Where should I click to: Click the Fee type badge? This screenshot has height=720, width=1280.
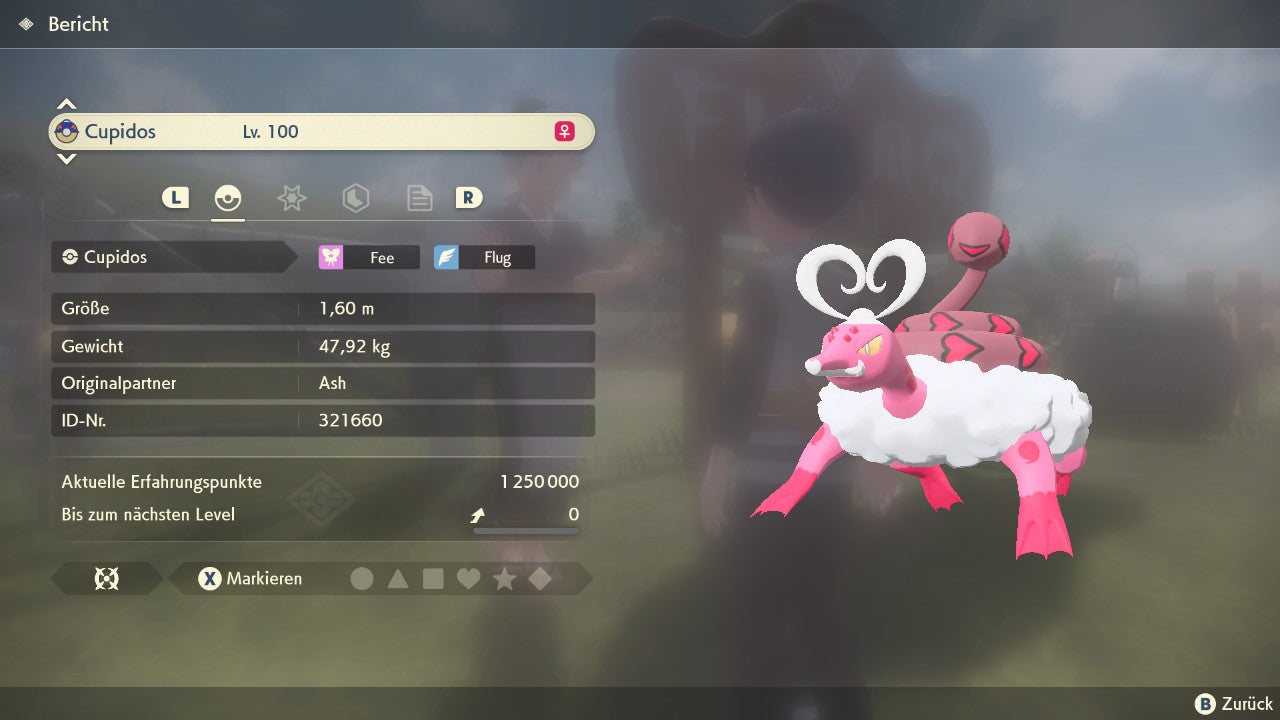pos(369,257)
